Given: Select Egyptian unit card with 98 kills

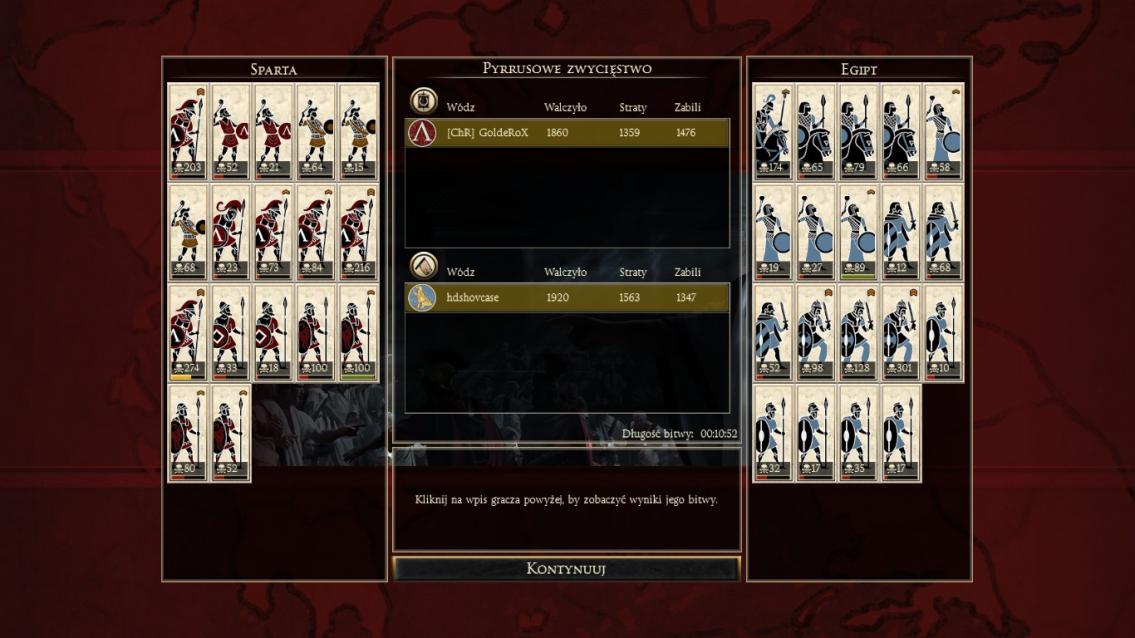Looking at the screenshot, I should tap(816, 333).
